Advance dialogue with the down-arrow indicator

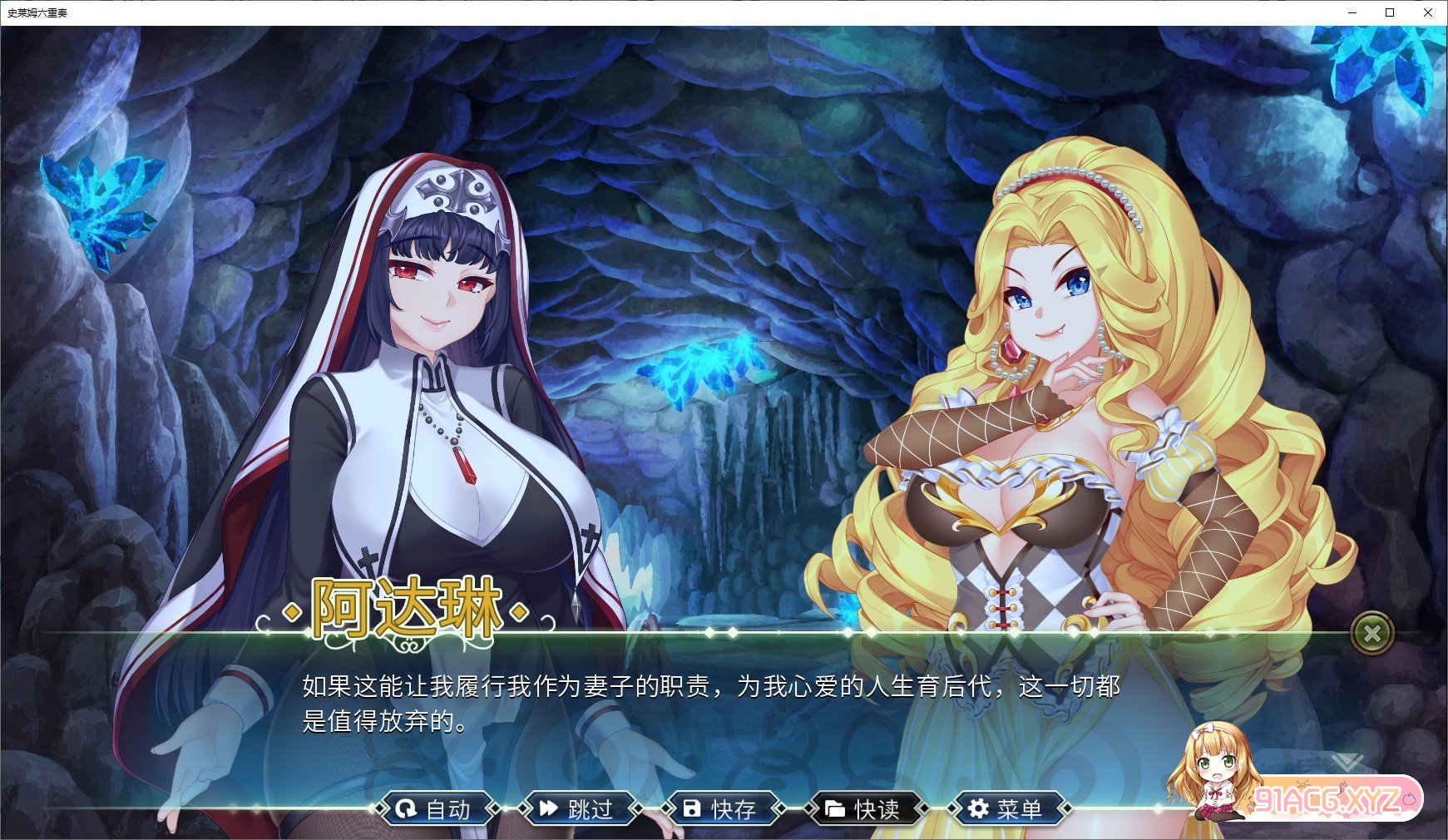point(1347,762)
